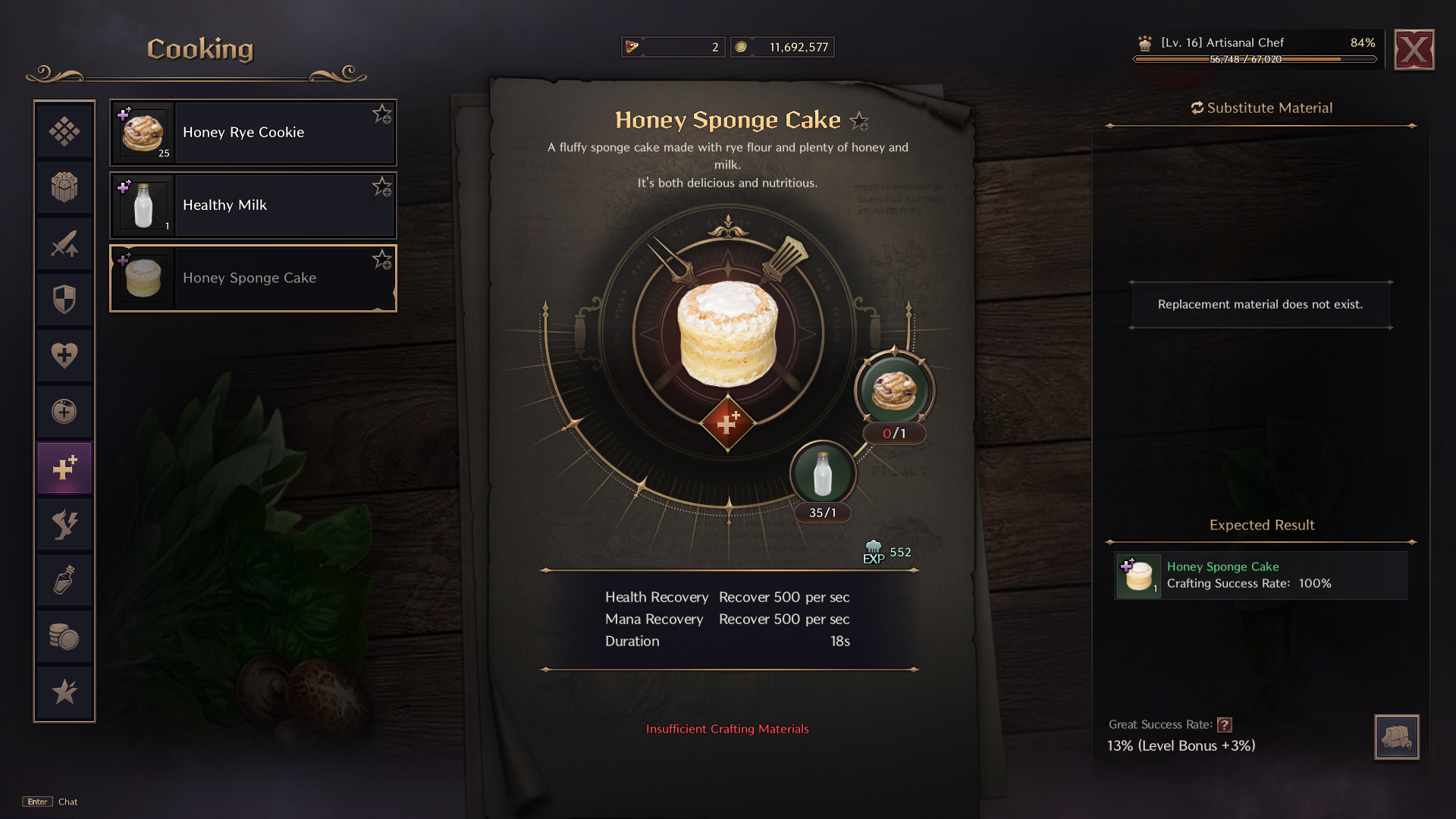Viewport: 1456px width, 819px height.
Task: Open the all-categories diamond grid tab
Action: (64, 131)
